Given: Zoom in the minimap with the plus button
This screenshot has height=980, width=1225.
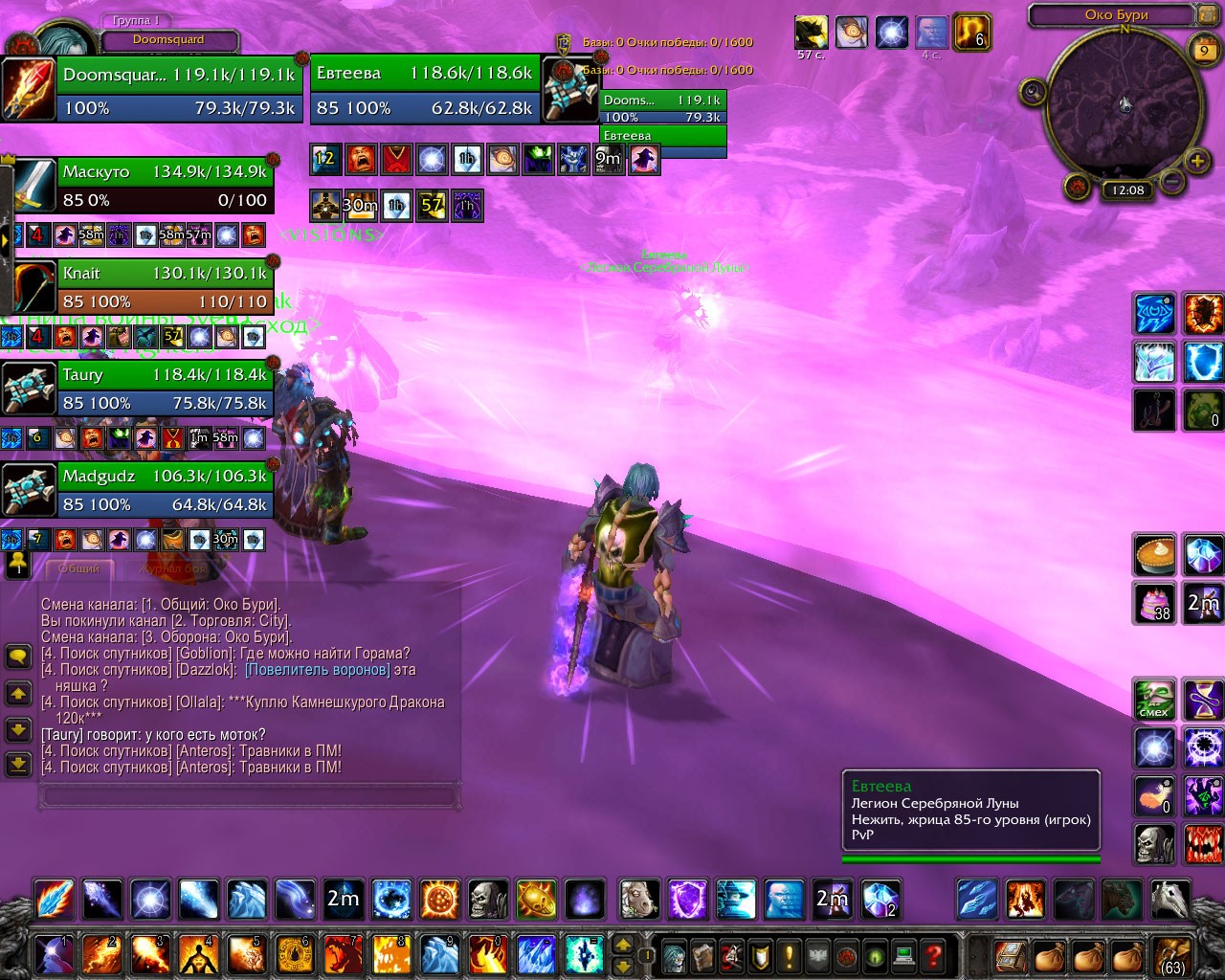Looking at the screenshot, I should click(1197, 162).
